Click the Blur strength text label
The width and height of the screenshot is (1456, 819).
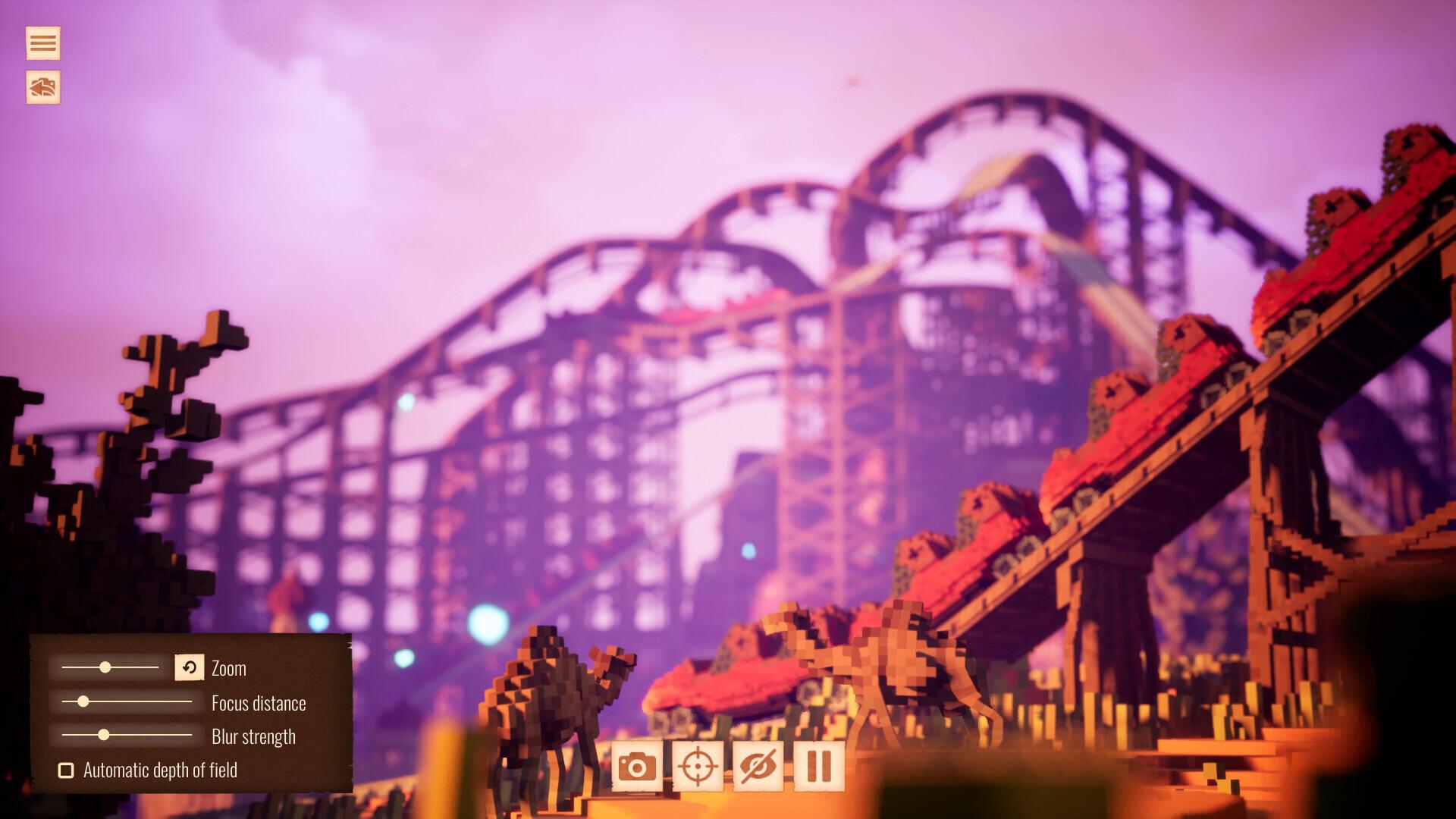coord(253,736)
